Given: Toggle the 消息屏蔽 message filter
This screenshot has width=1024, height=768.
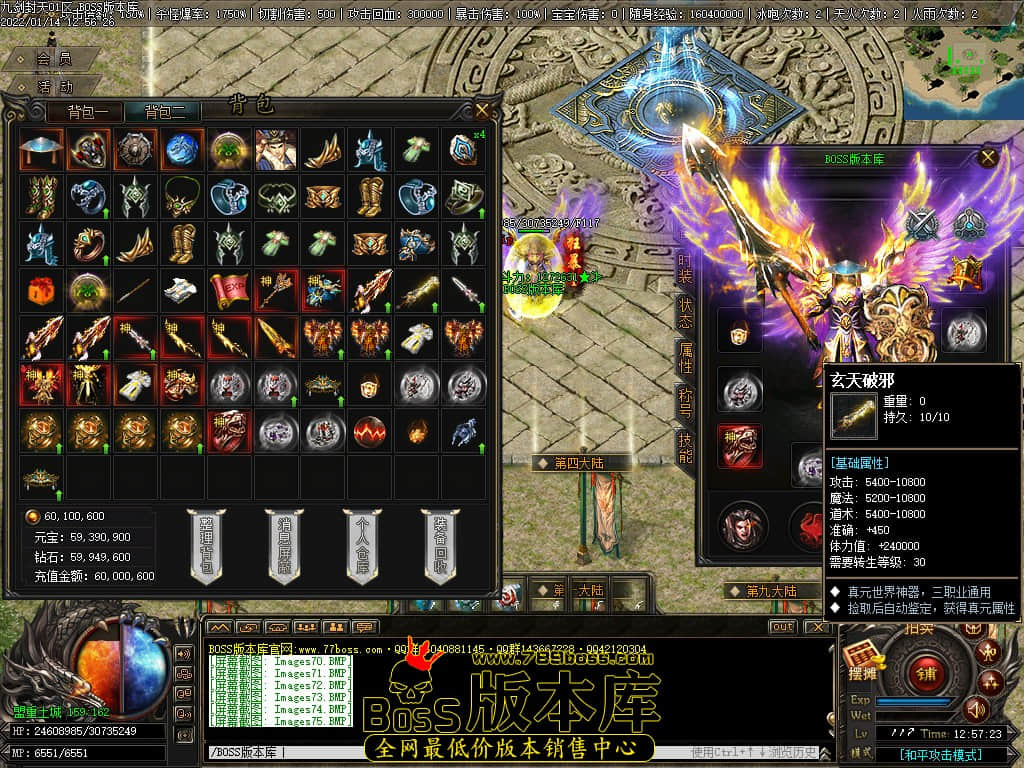Looking at the screenshot, I should coord(284,545).
